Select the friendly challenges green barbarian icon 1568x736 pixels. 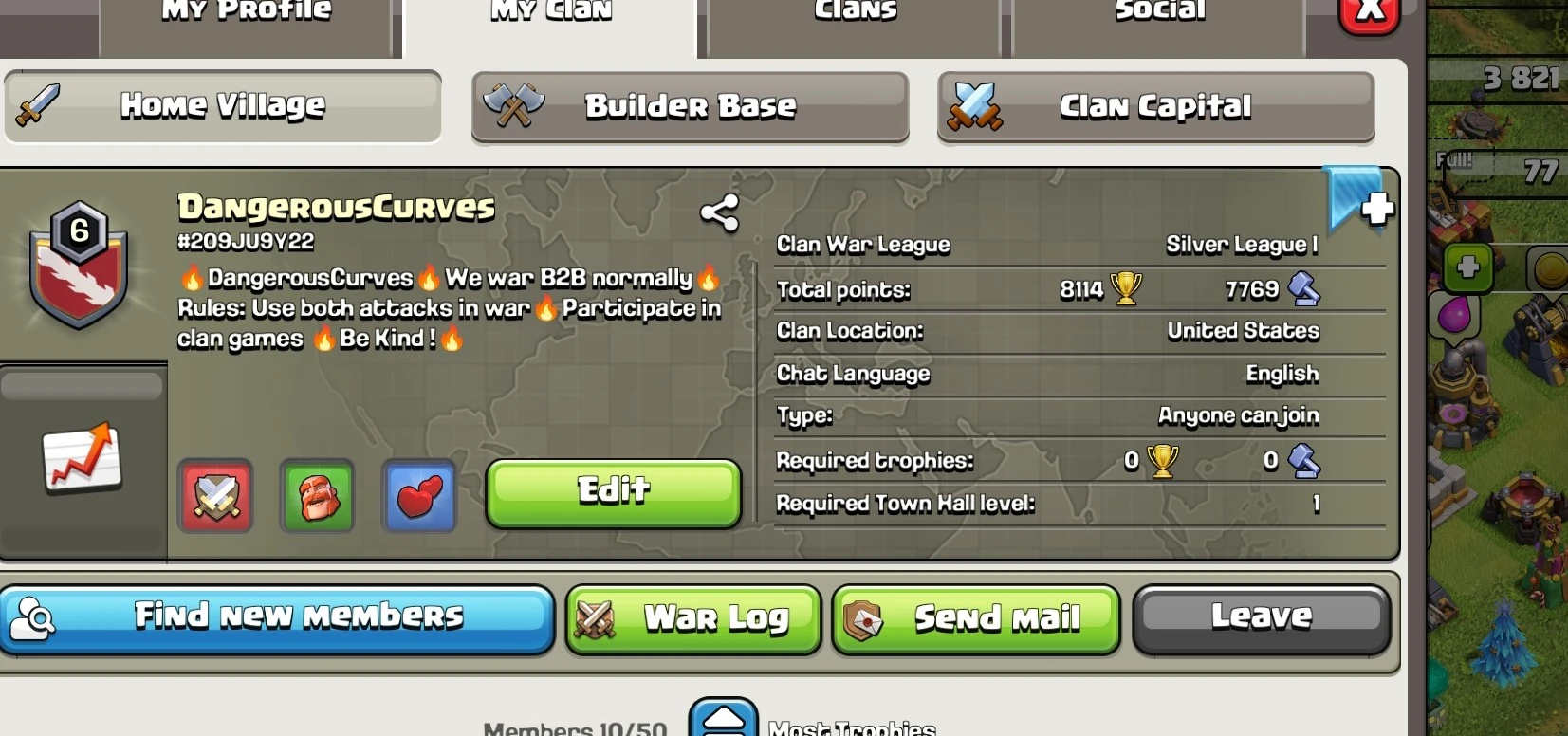click(317, 496)
